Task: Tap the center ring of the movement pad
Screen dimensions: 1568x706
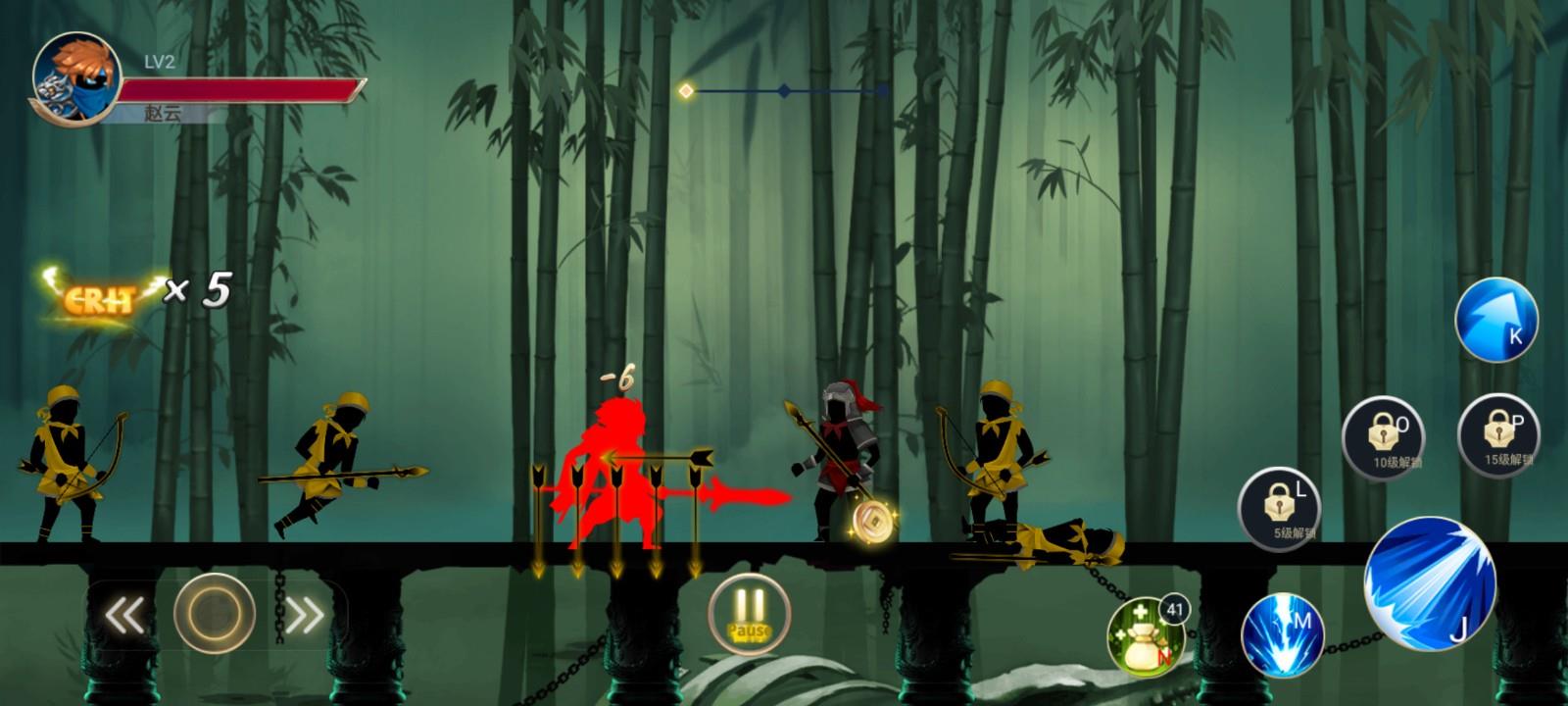Action: (x=215, y=614)
